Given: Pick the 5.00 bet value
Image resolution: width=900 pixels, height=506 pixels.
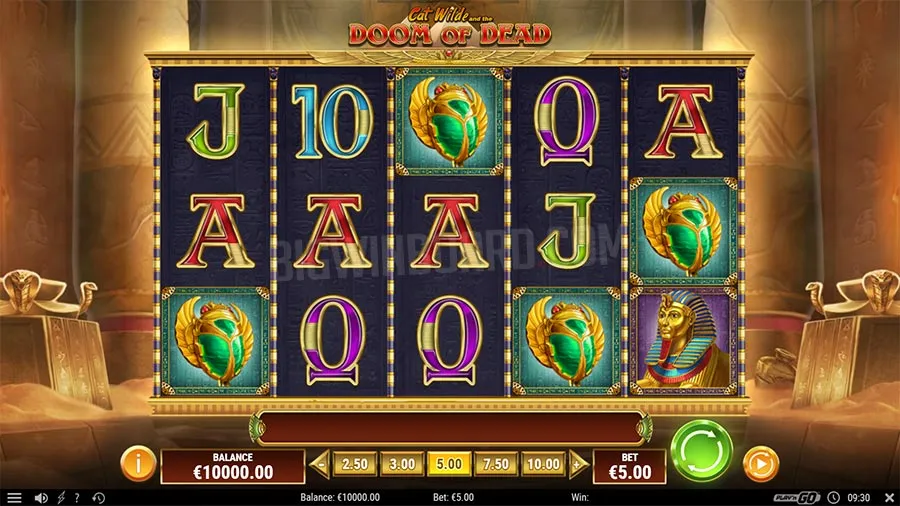Looking at the screenshot, I should click(448, 464).
